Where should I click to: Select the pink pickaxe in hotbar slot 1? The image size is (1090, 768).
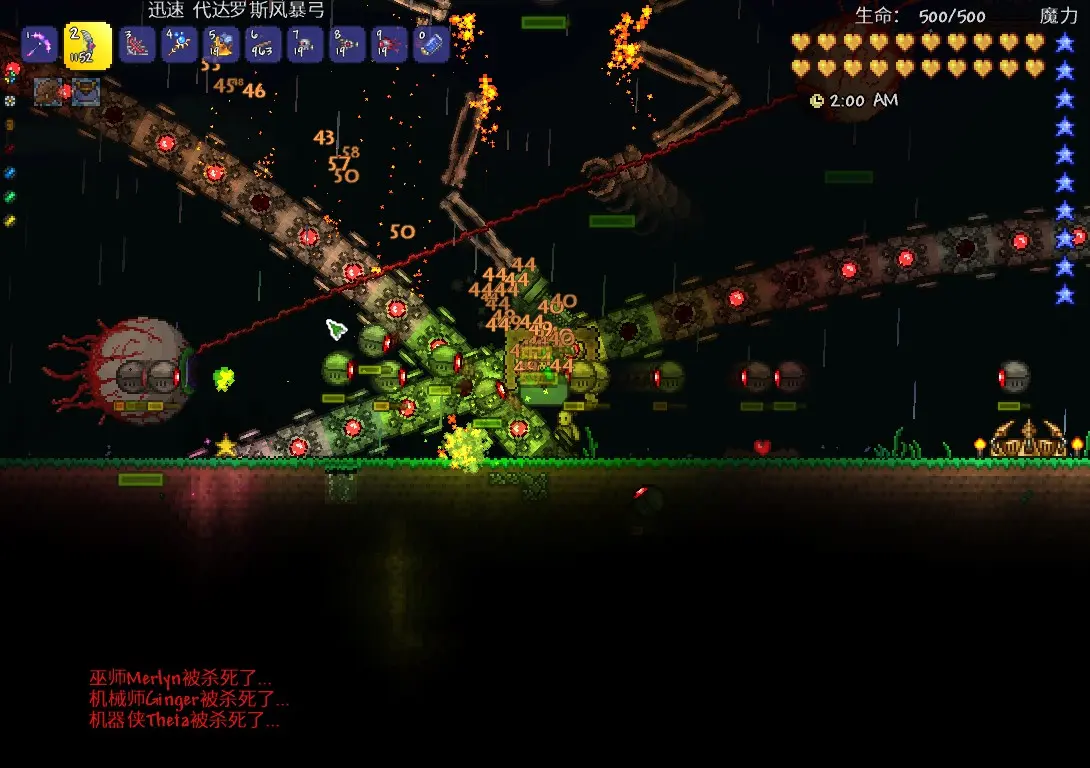[39, 45]
